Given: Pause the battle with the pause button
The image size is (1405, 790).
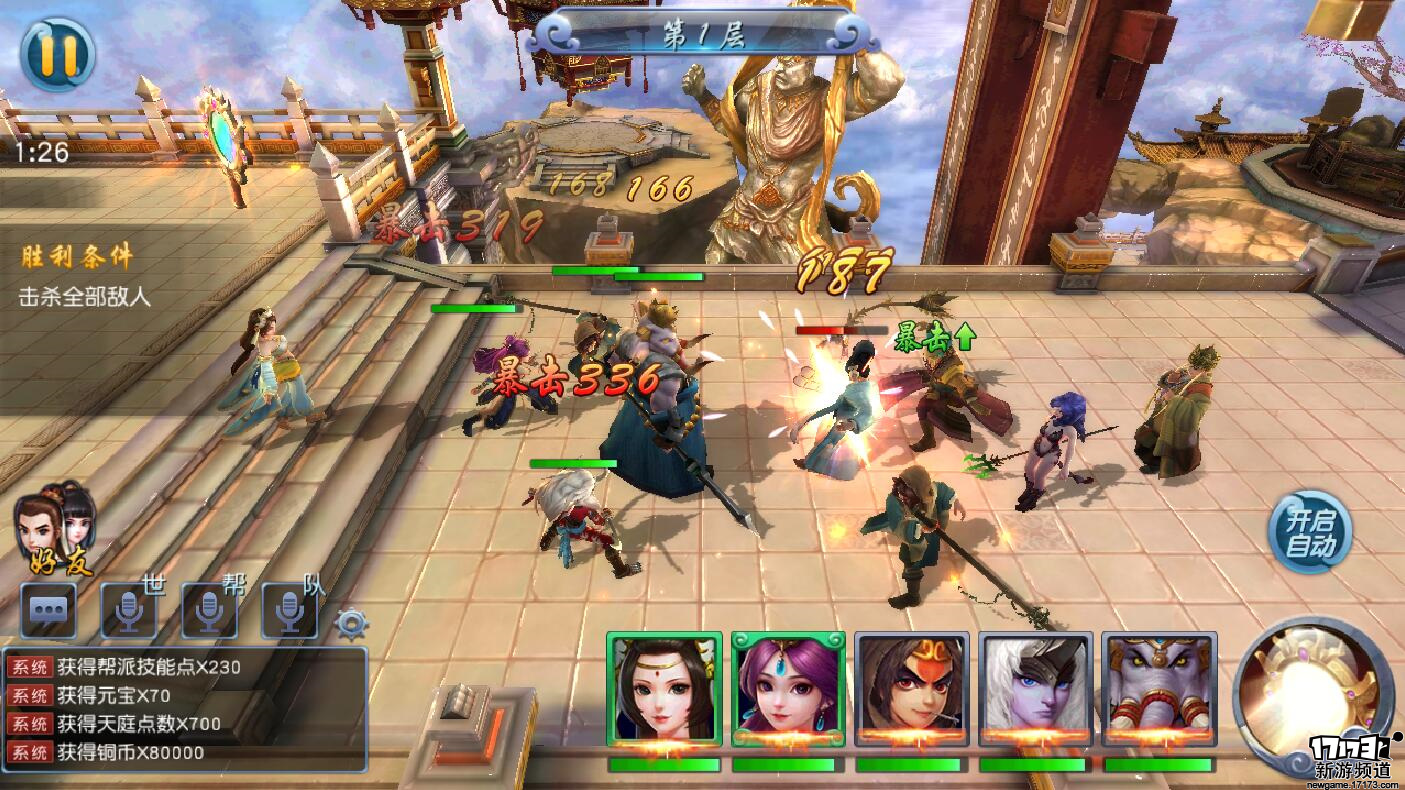Looking at the screenshot, I should [57, 53].
